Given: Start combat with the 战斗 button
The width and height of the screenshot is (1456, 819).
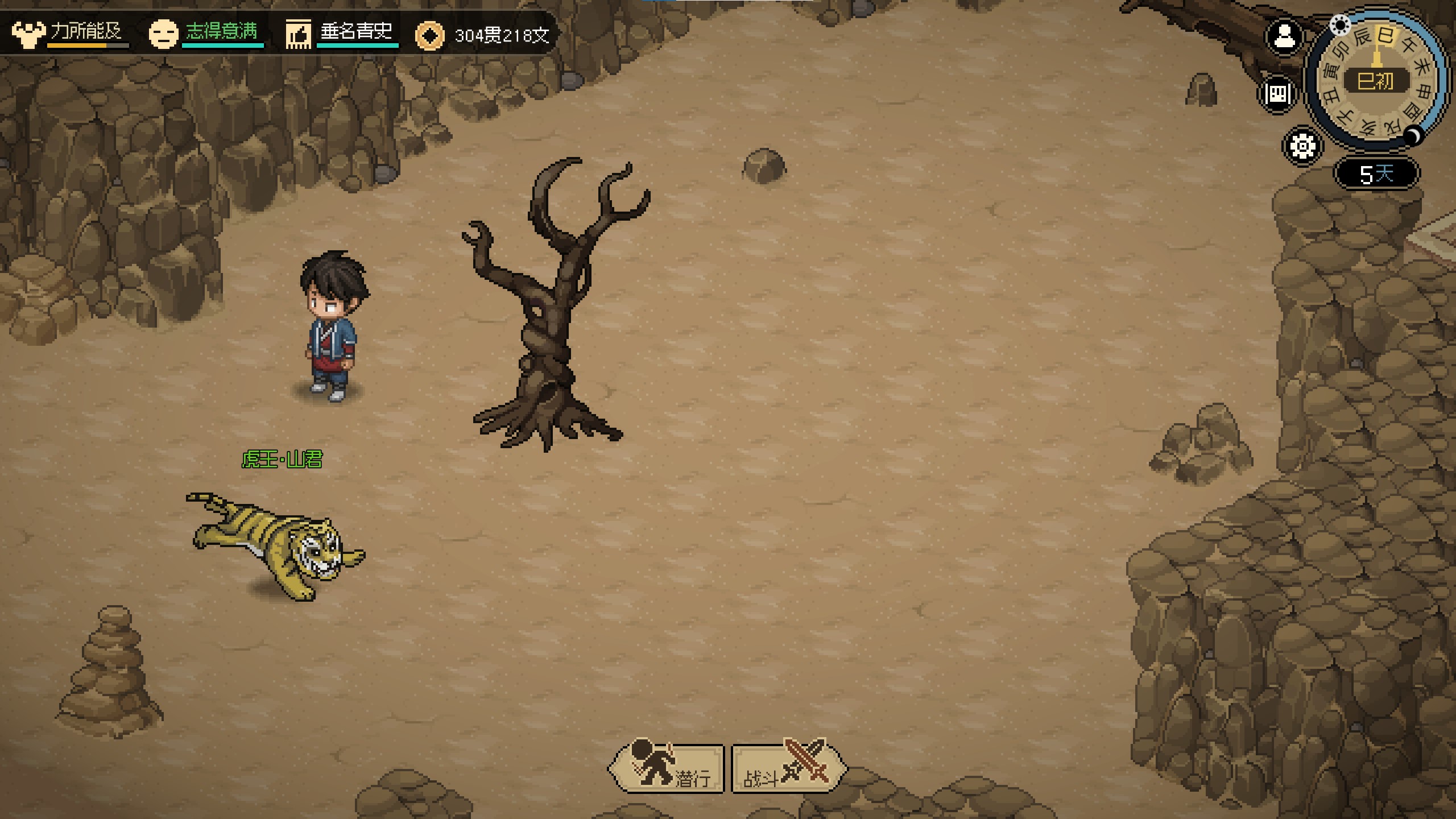Looking at the screenshot, I should pyautogui.click(x=787, y=768).
